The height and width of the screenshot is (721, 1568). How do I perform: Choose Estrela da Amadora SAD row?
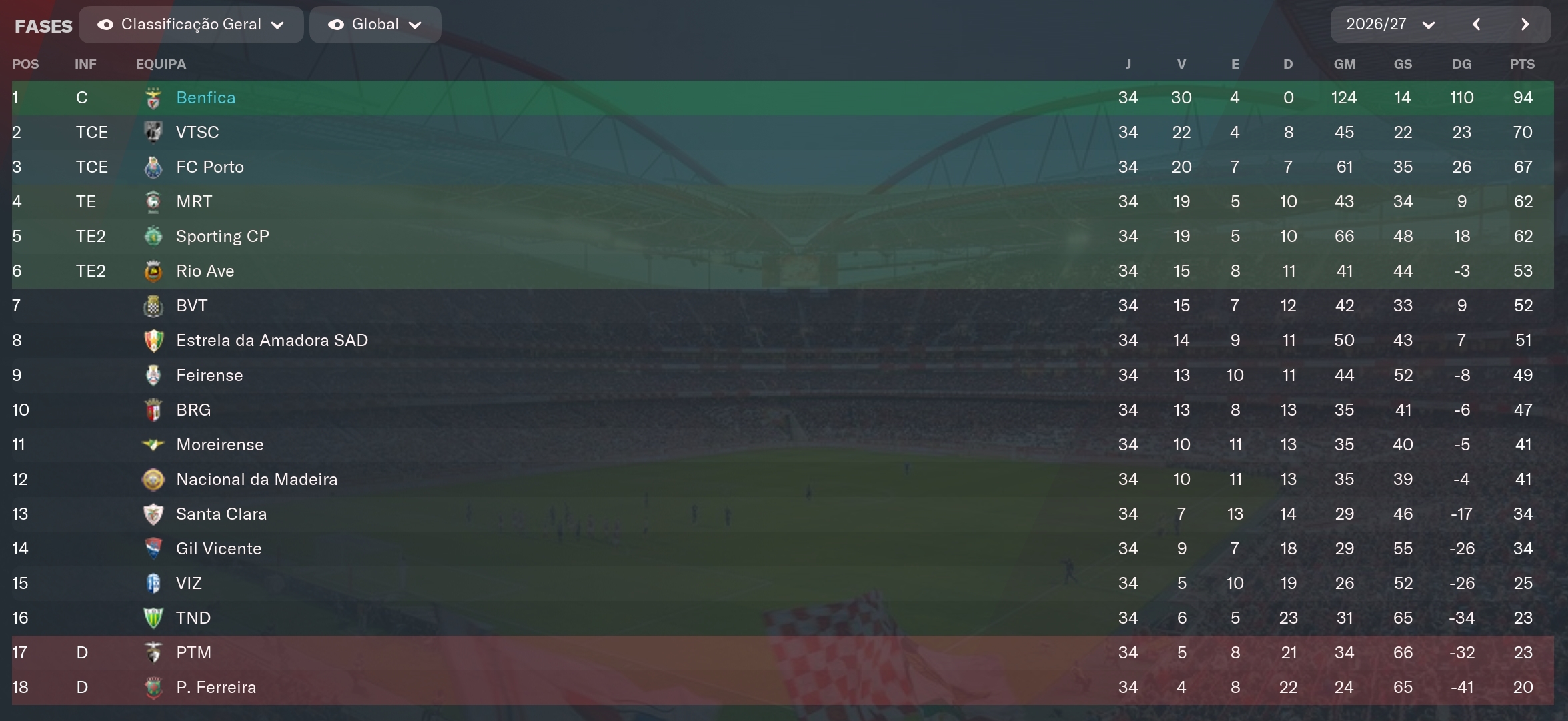[271, 341]
